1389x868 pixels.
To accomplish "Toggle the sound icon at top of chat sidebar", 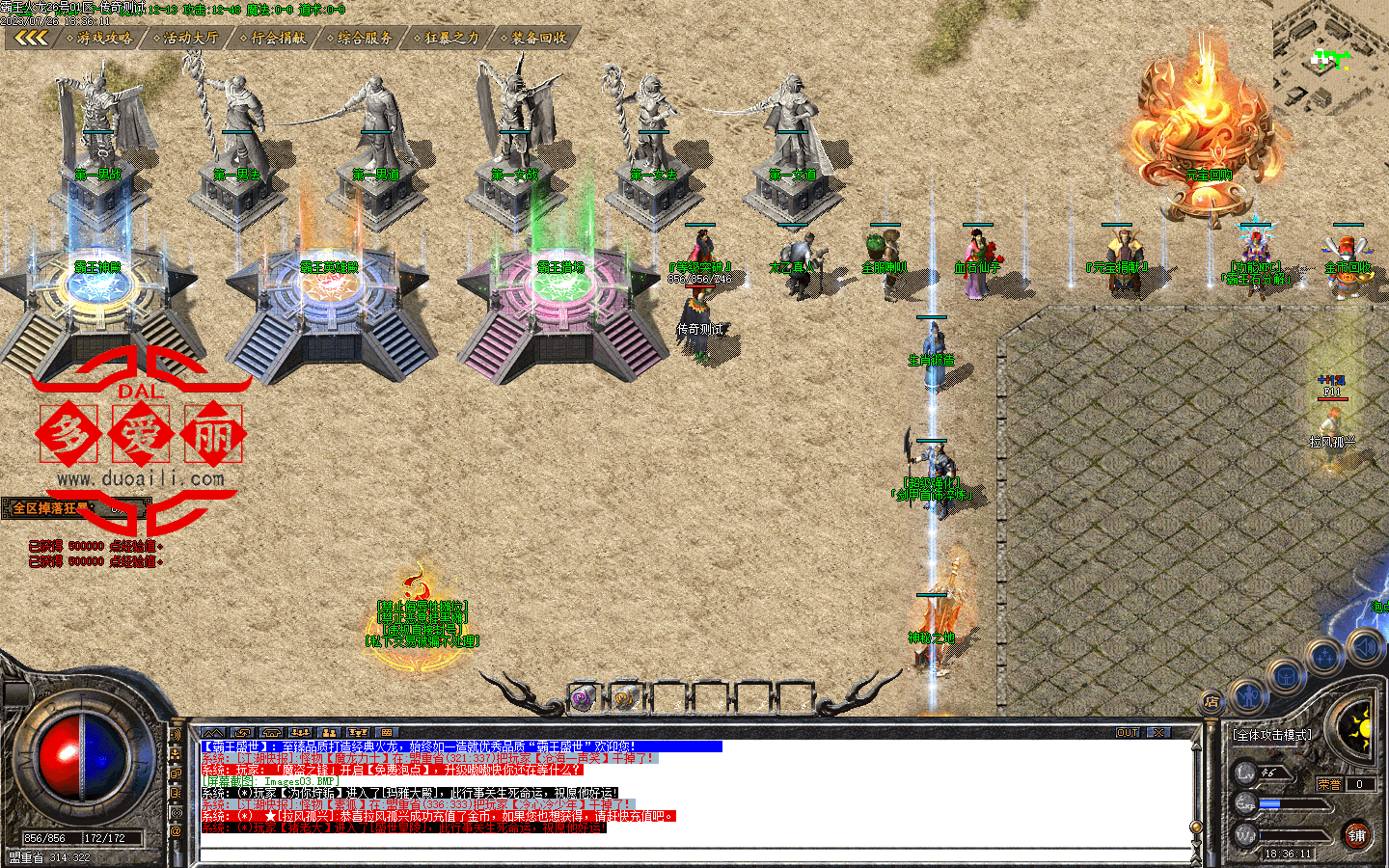I will (177, 735).
